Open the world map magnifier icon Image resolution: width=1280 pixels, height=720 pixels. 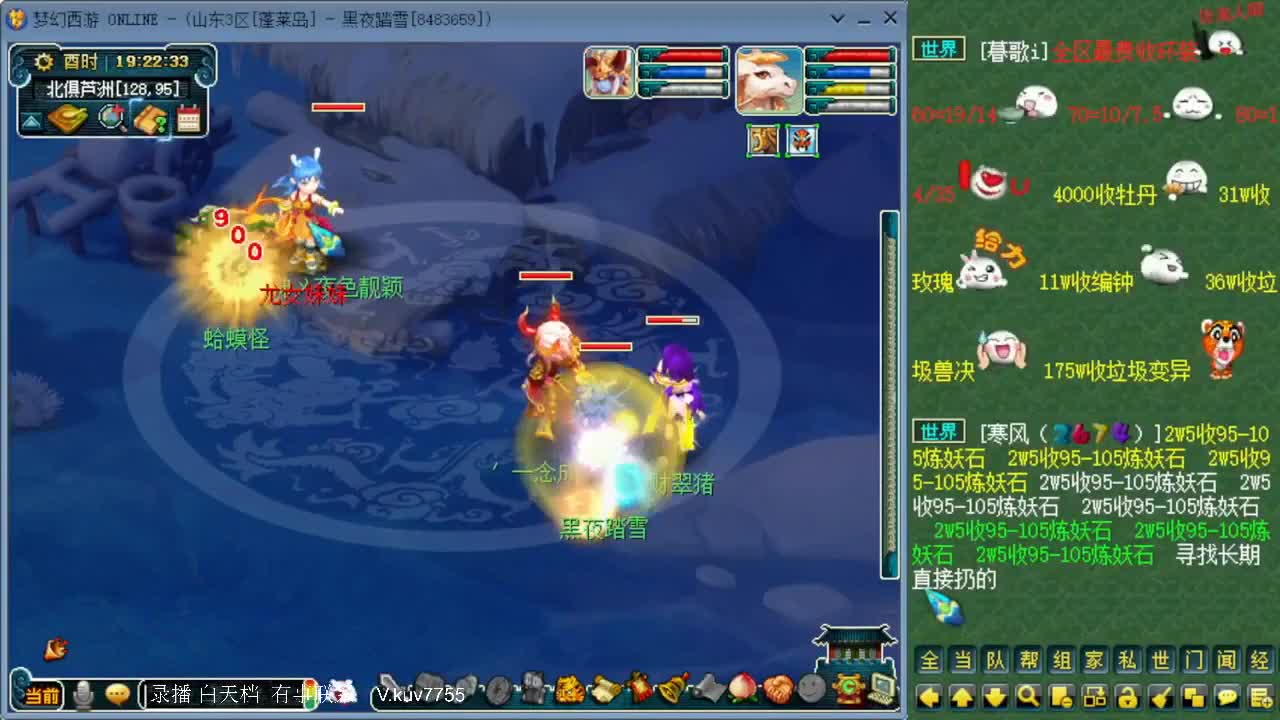111,118
